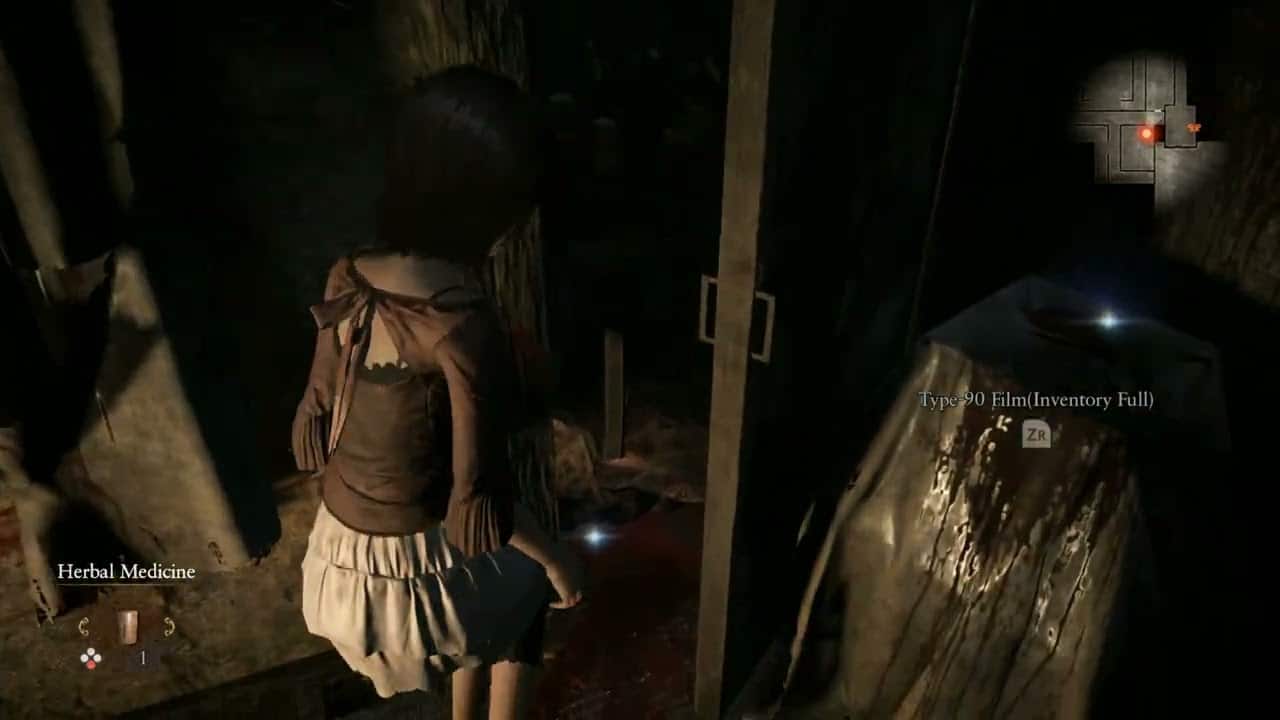
Task: Toggle the minimap display in the corner
Action: tap(1150, 110)
